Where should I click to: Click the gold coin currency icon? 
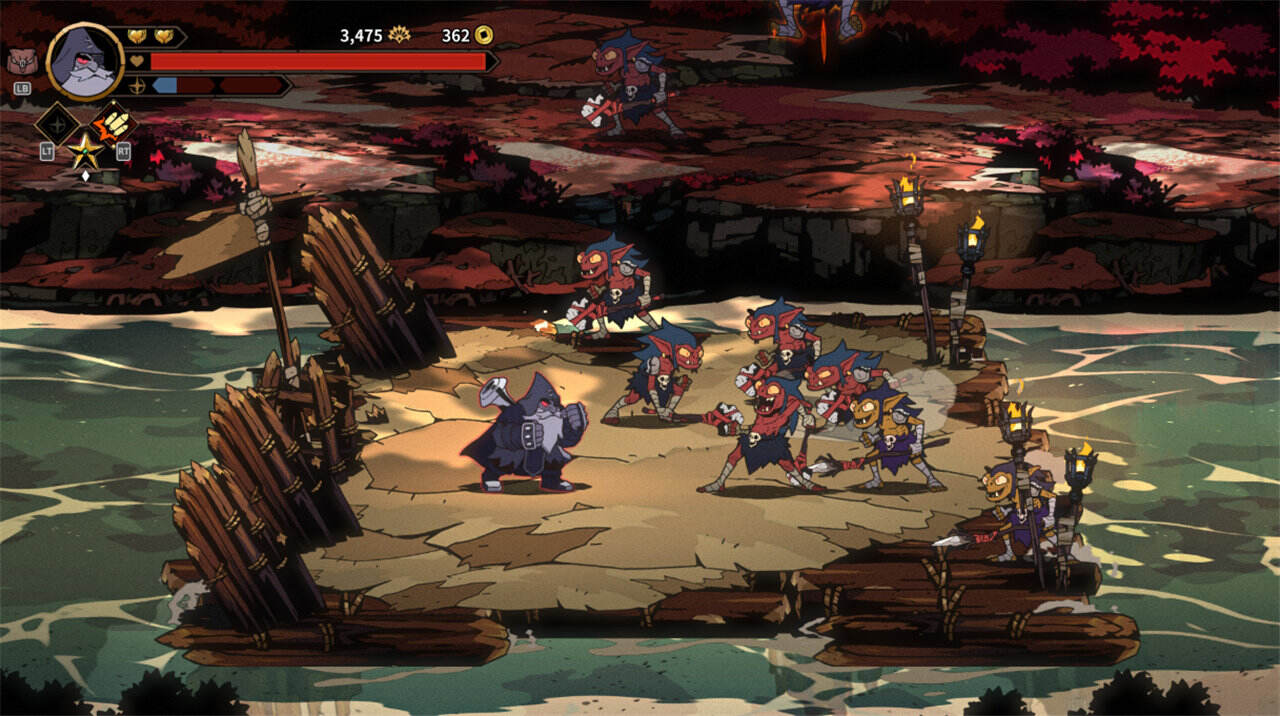484,35
